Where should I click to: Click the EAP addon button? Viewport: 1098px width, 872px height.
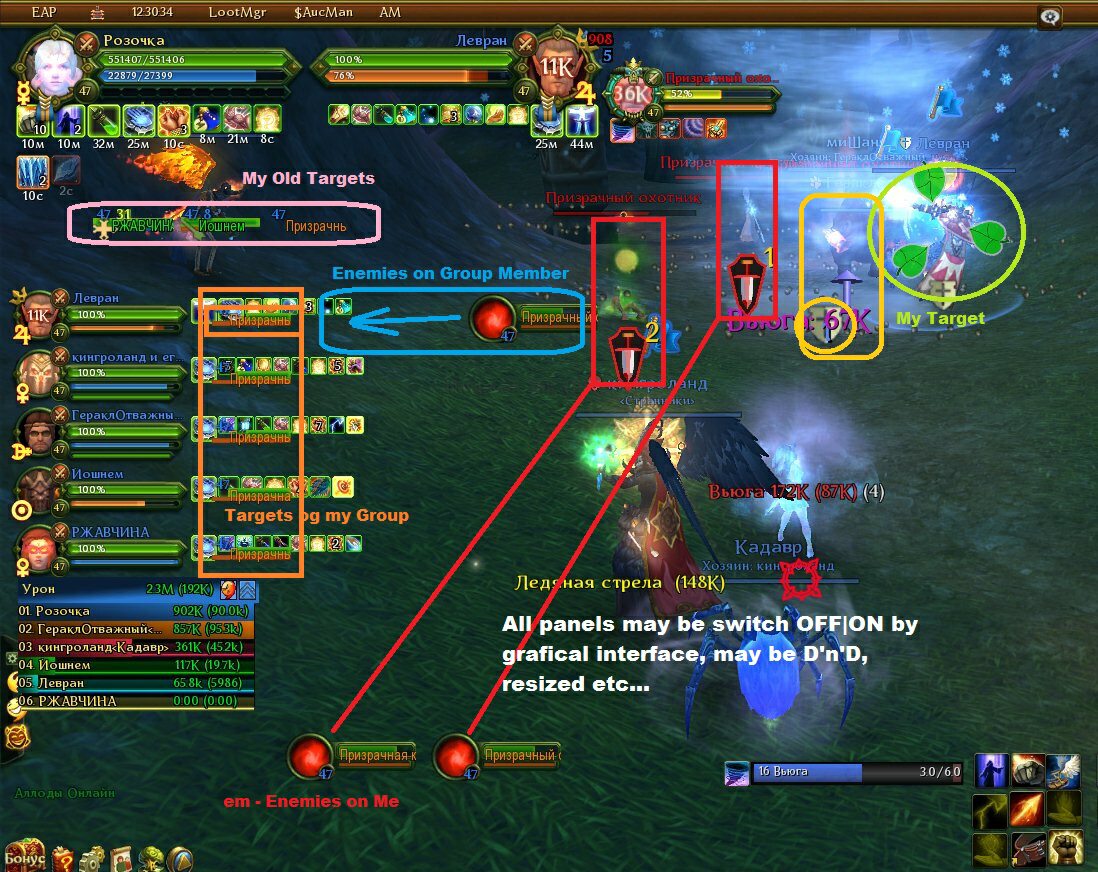[43, 12]
